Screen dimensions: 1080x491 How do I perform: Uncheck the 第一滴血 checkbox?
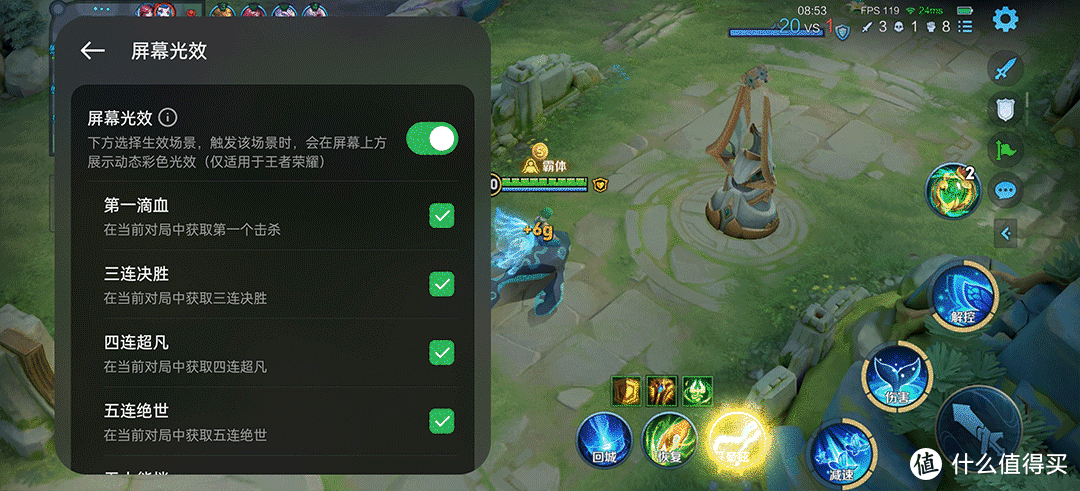click(x=441, y=216)
